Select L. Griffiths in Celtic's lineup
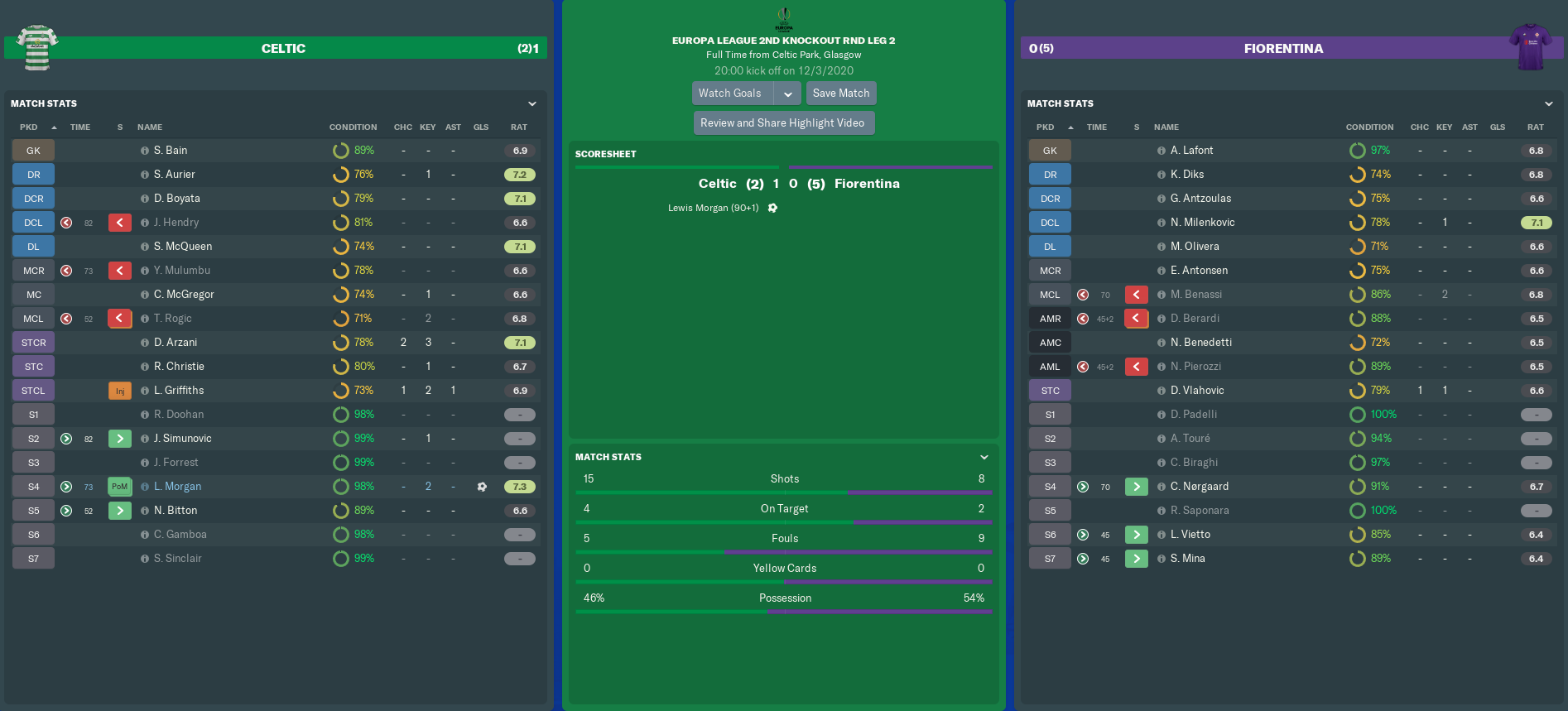The image size is (1568, 711). coord(179,391)
